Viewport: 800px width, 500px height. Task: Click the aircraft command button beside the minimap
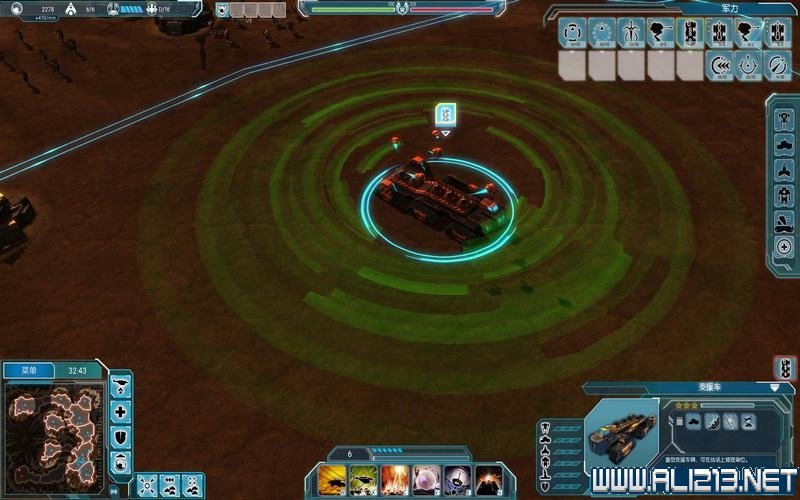pyautogui.click(x=121, y=387)
